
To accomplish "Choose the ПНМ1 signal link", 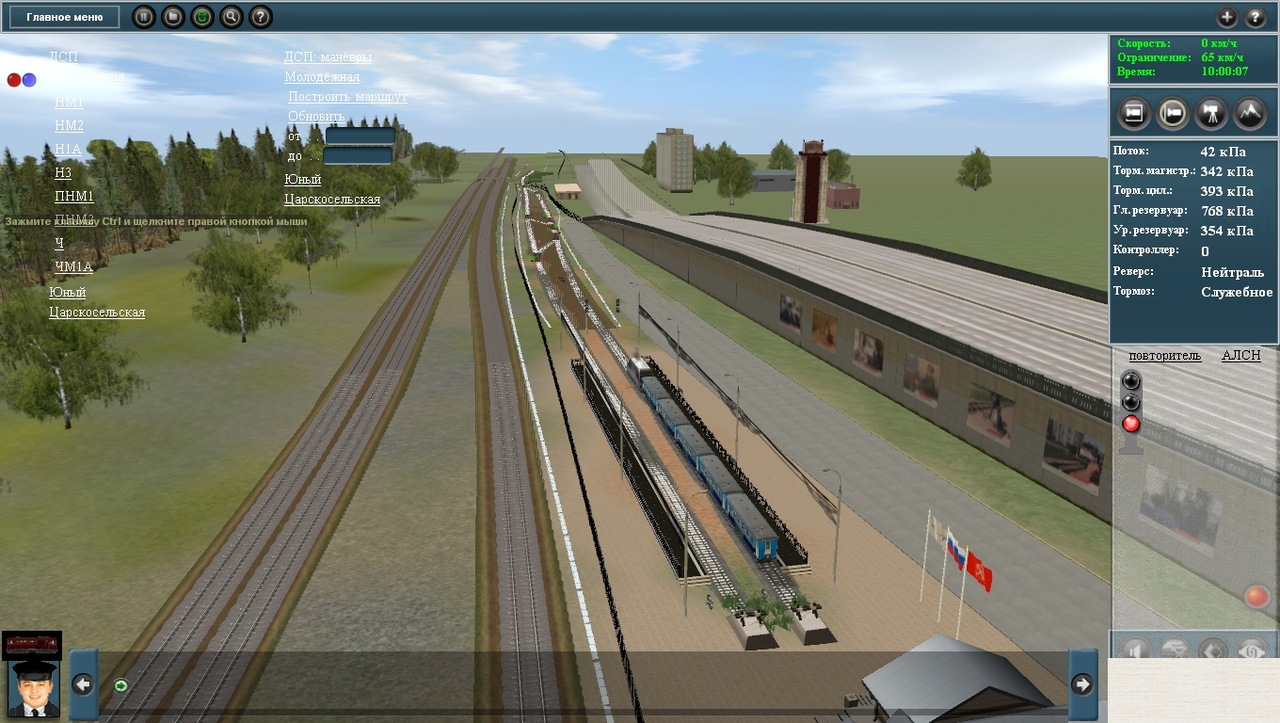I will click(74, 196).
